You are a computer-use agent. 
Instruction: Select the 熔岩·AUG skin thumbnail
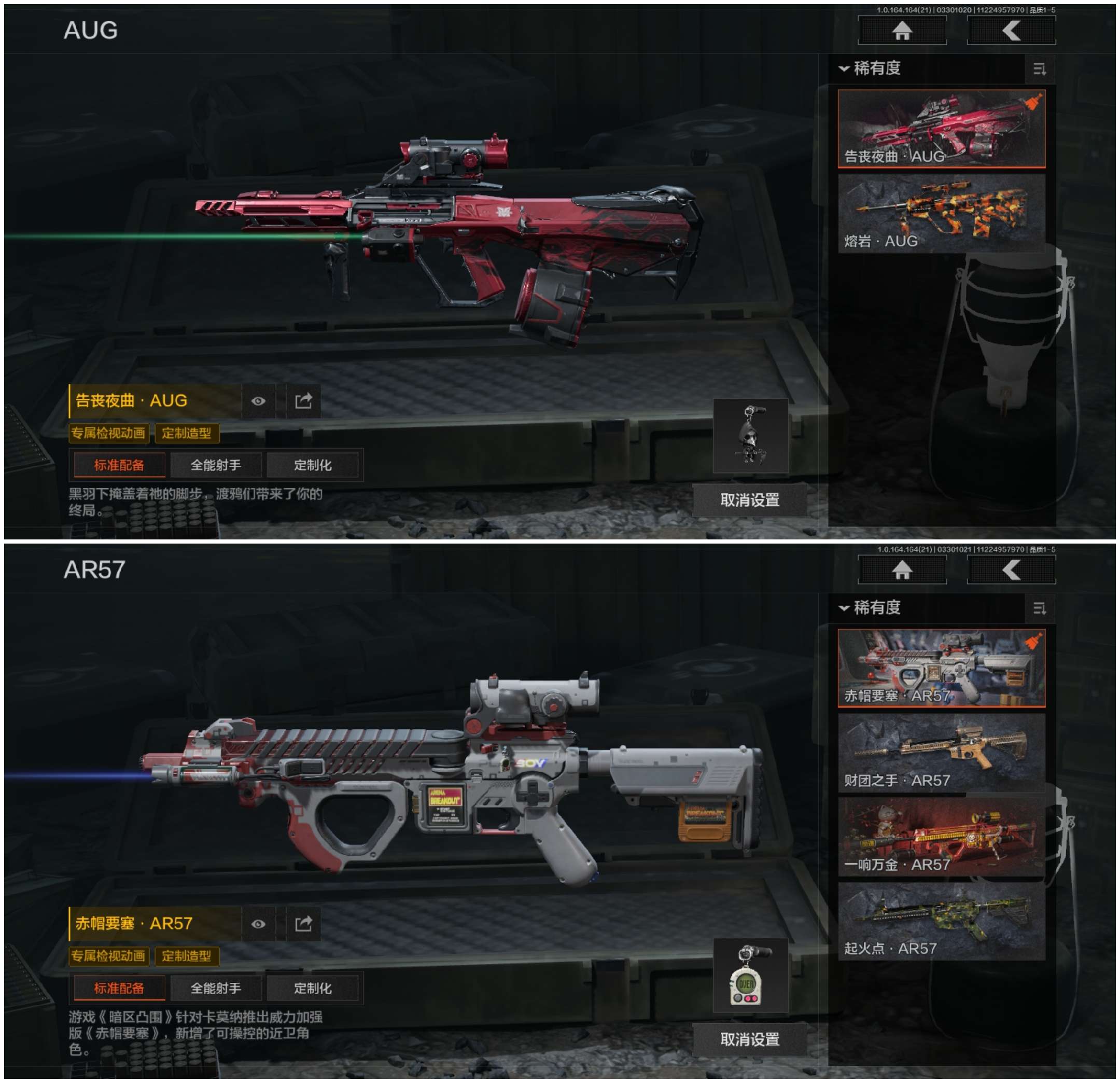(941, 213)
